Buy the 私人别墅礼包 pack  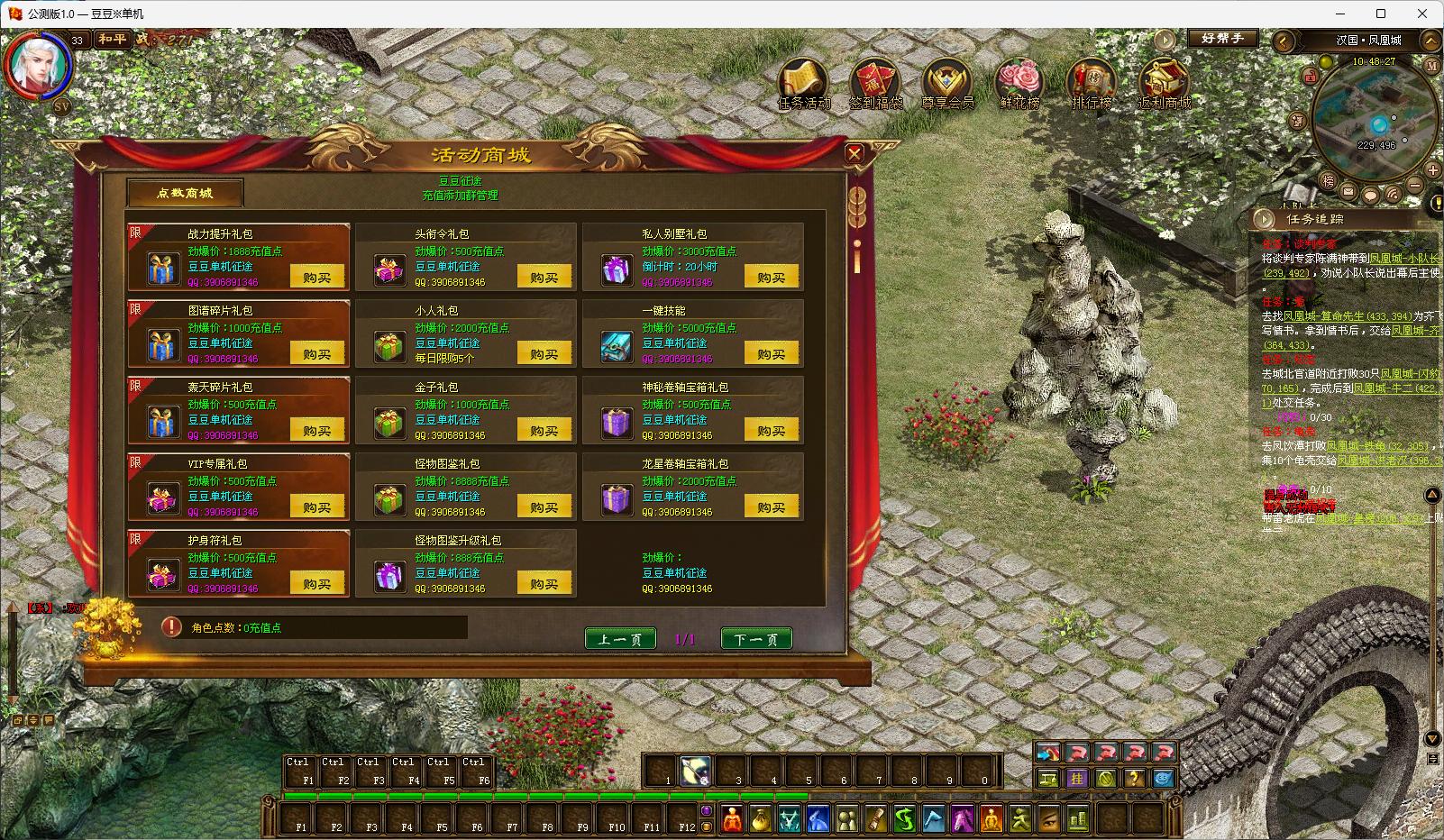[x=771, y=277]
